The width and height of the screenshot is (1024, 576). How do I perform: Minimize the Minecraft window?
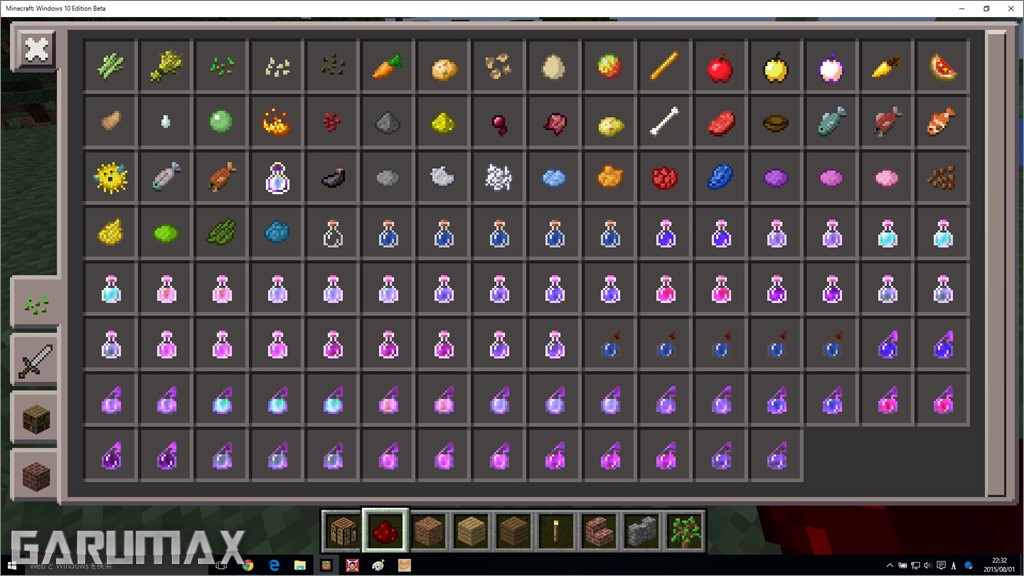click(959, 8)
